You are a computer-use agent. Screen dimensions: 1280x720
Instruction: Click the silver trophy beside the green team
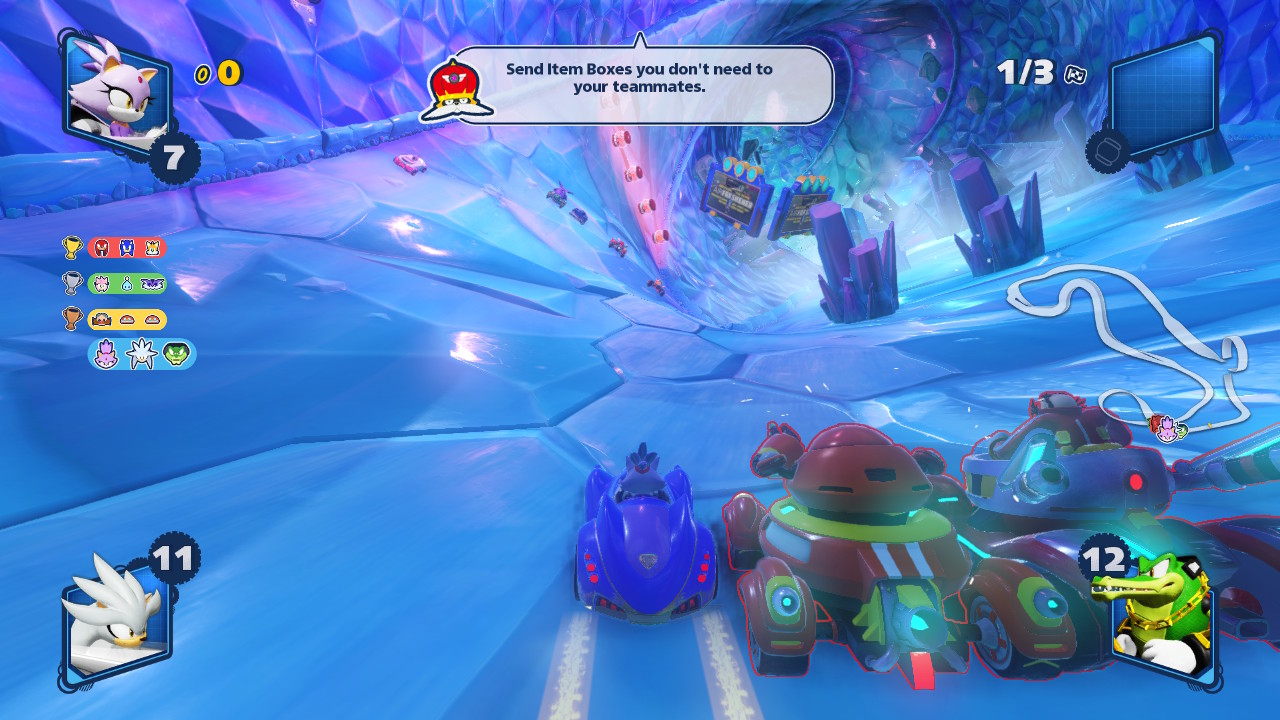(72, 283)
